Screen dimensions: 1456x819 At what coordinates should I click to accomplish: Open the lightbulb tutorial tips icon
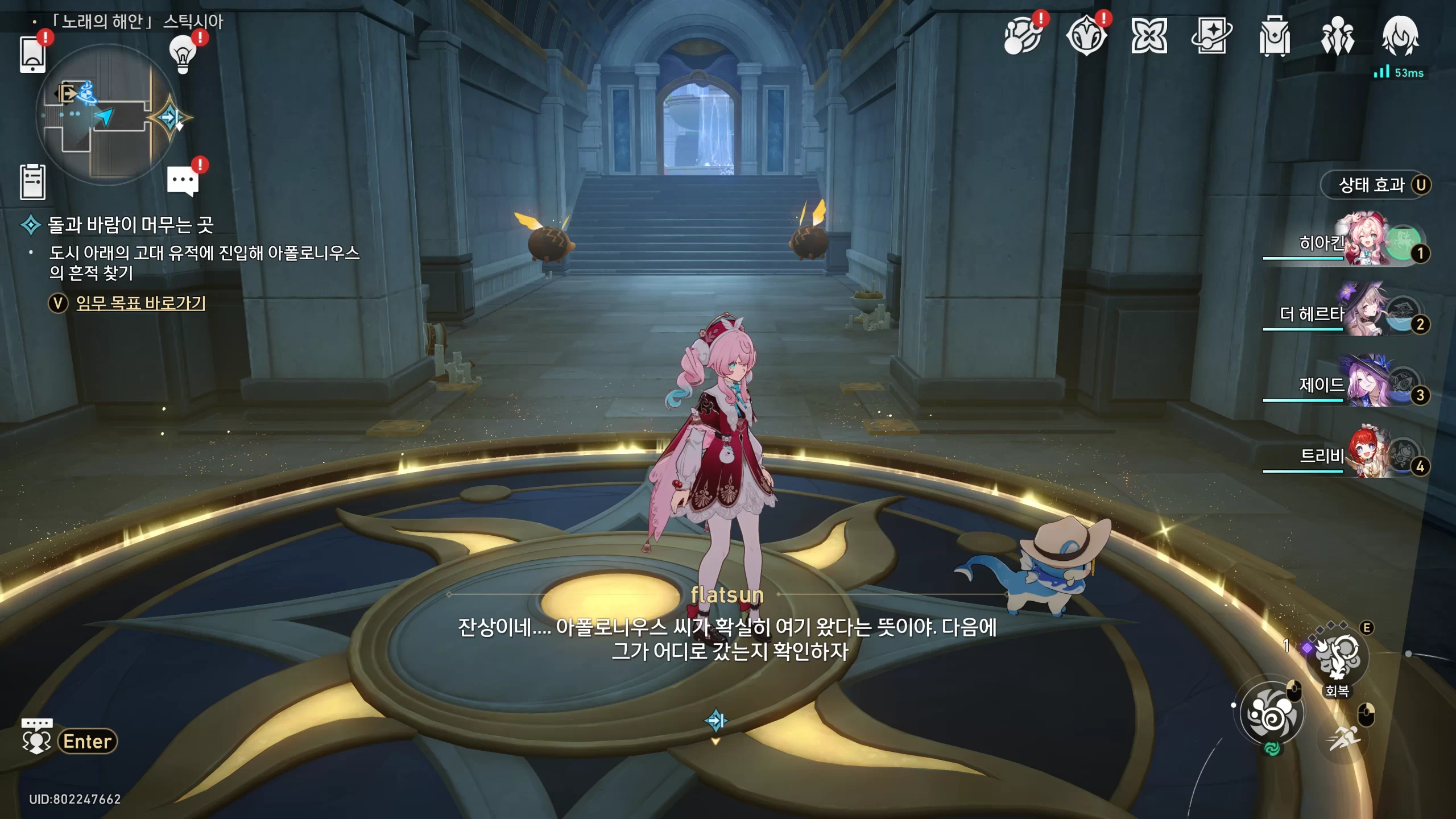point(183,53)
